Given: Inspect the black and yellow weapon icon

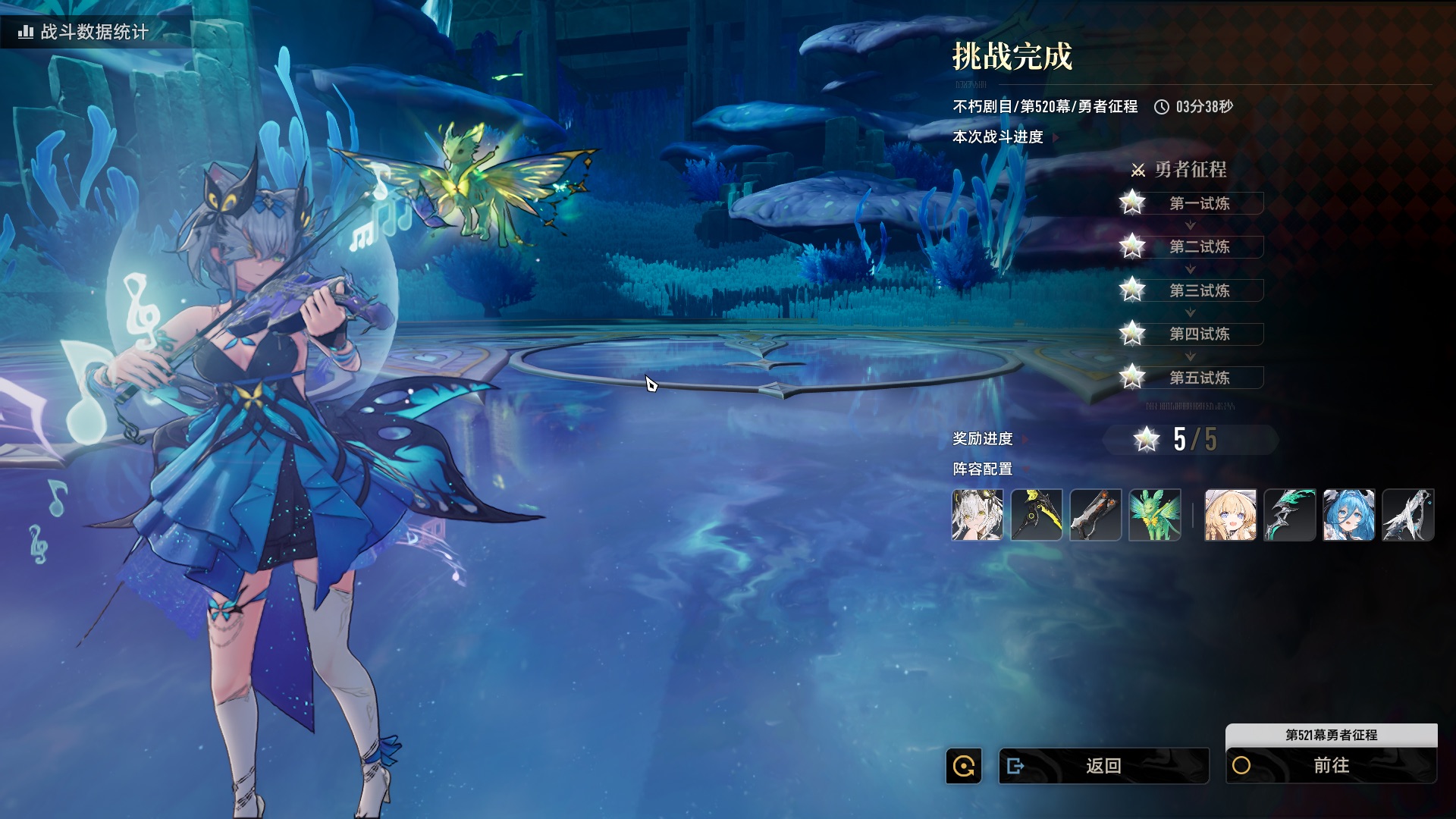Looking at the screenshot, I should (1037, 515).
